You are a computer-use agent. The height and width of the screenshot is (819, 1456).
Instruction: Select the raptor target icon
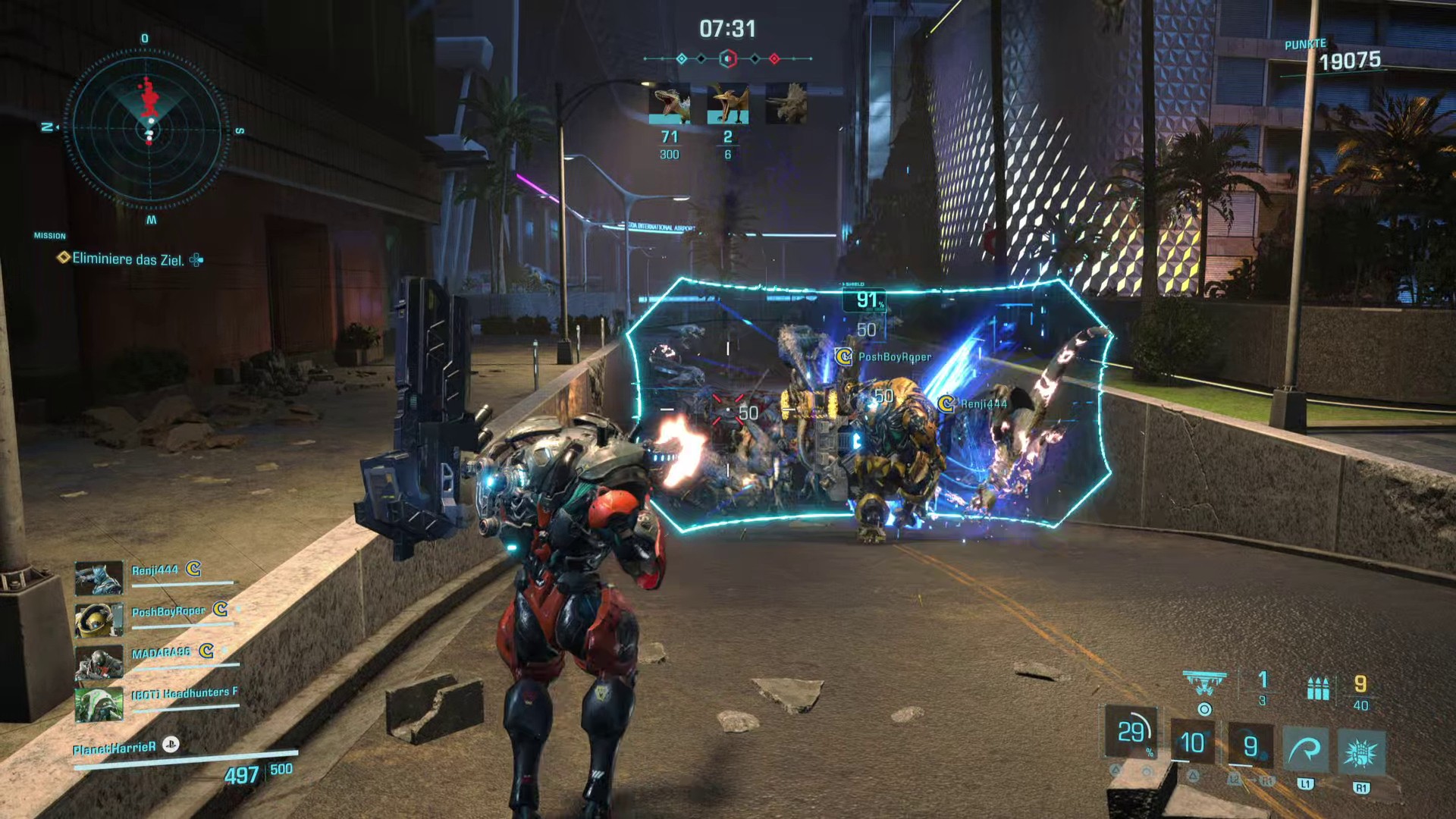pyautogui.click(x=669, y=104)
